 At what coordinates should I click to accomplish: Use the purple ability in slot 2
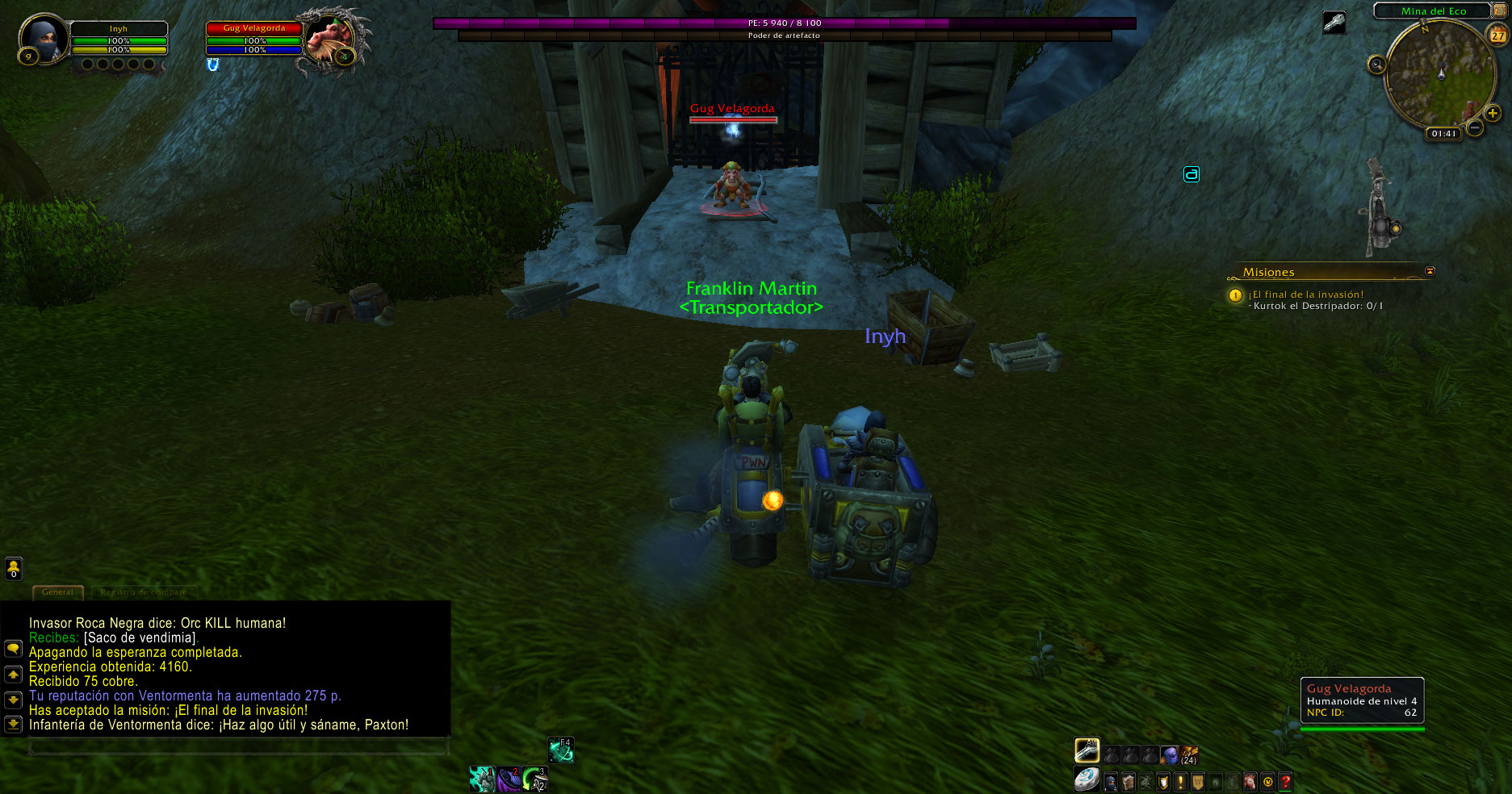click(509, 779)
